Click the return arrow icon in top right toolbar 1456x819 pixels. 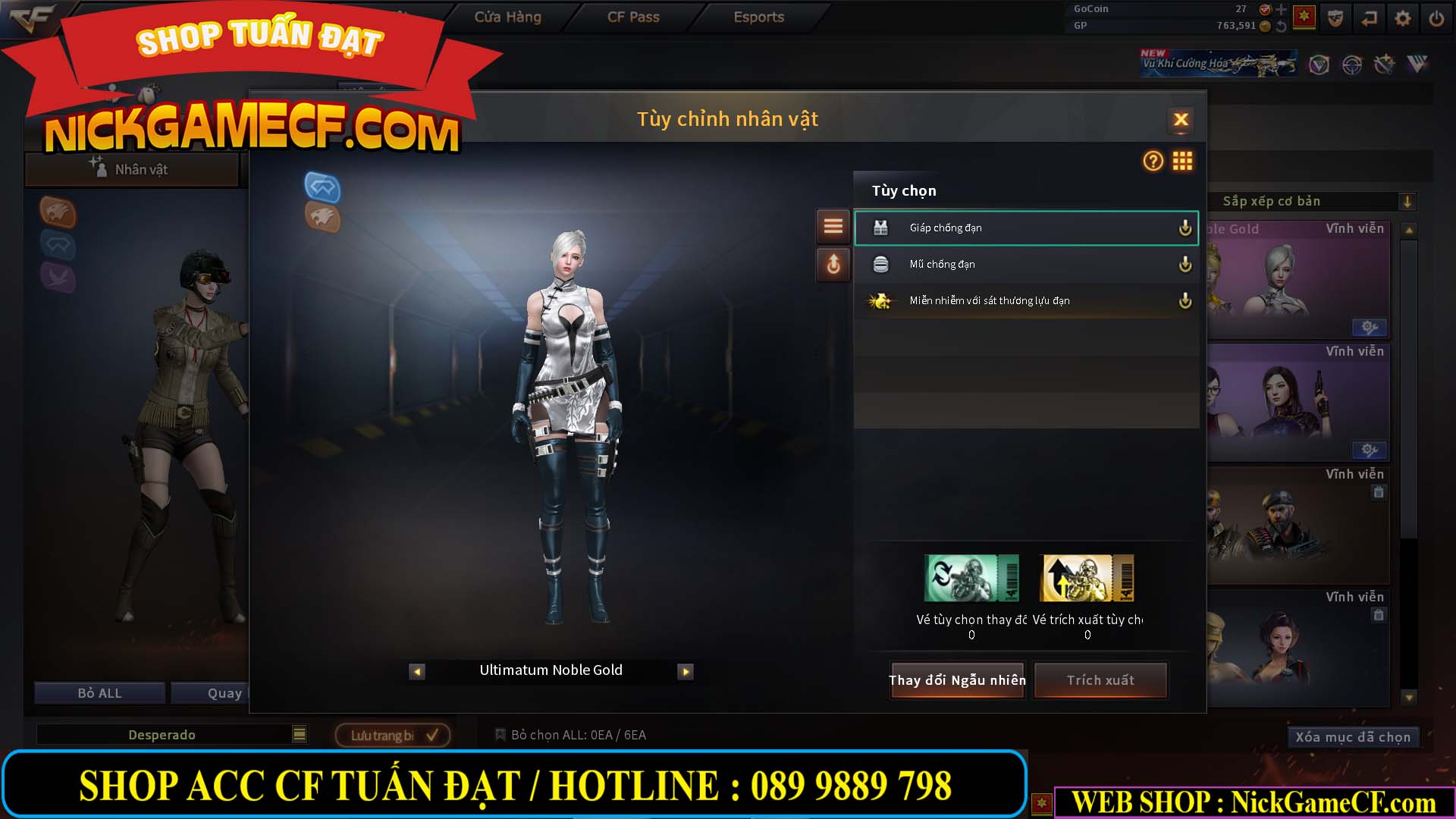point(1369,18)
